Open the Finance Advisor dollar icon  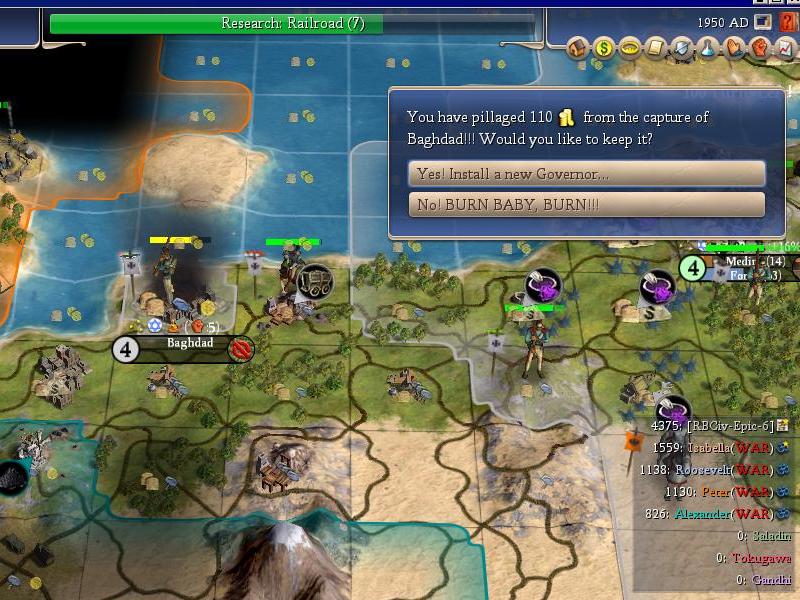604,48
